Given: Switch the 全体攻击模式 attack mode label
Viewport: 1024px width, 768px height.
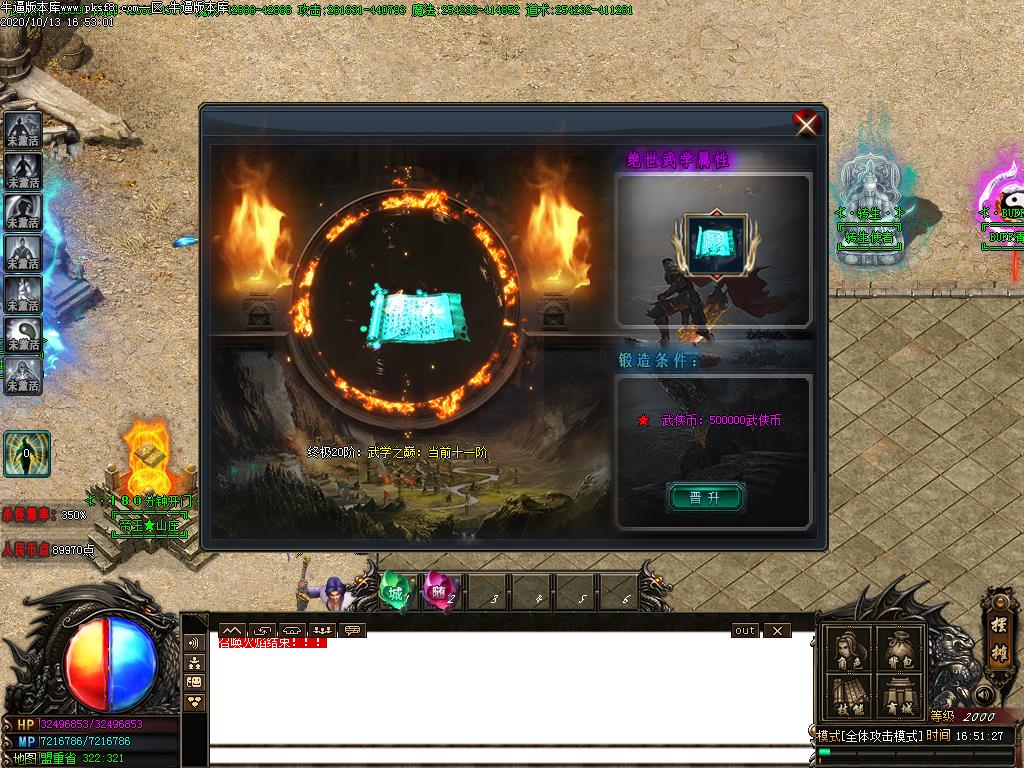Looking at the screenshot, I should (868, 736).
